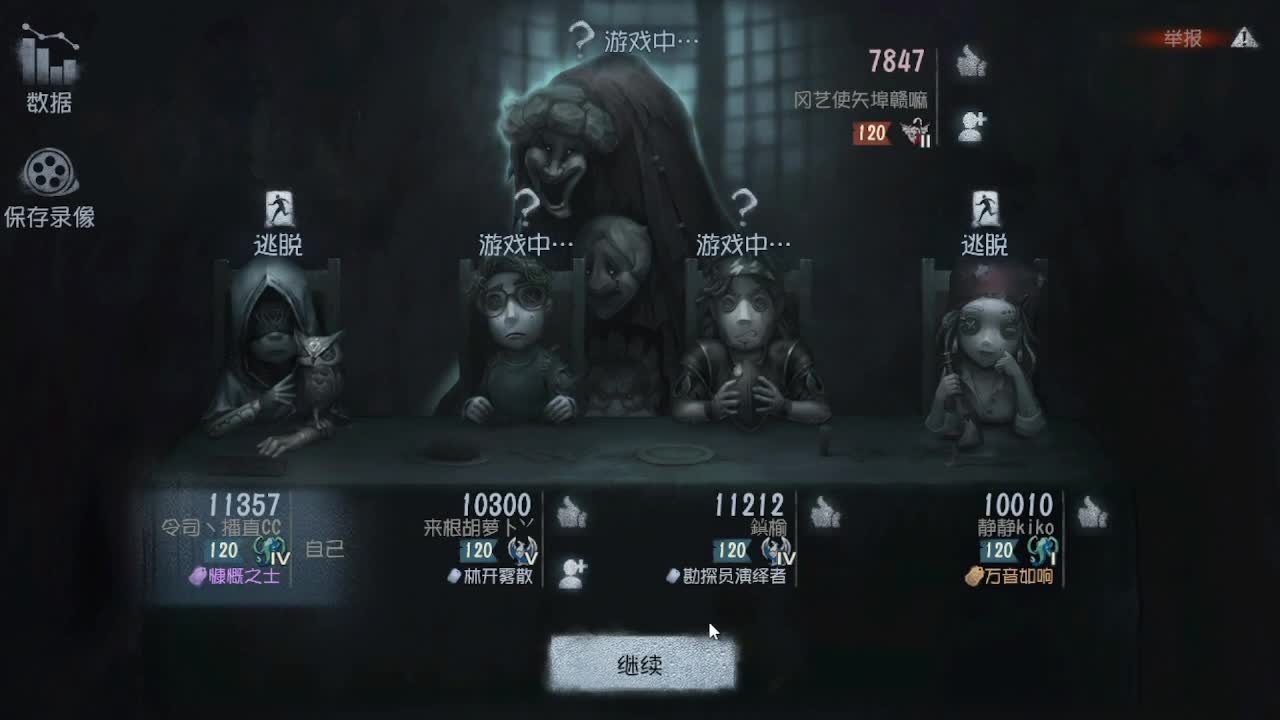The image size is (1280, 720).
Task: Like player 鎮榆's performance
Action: point(823,513)
